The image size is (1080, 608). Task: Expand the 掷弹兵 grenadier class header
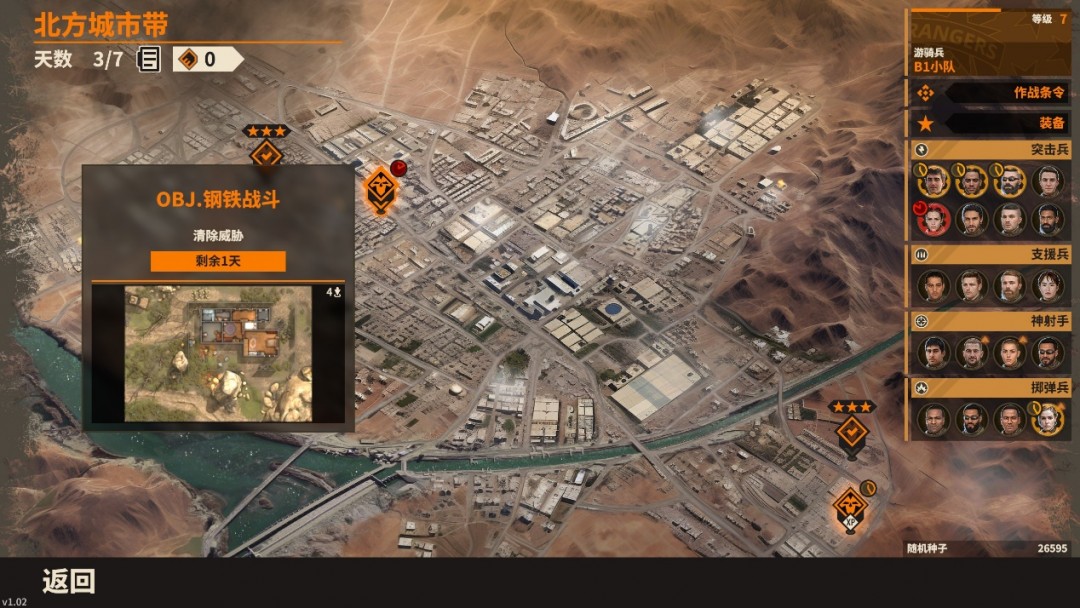(990, 387)
